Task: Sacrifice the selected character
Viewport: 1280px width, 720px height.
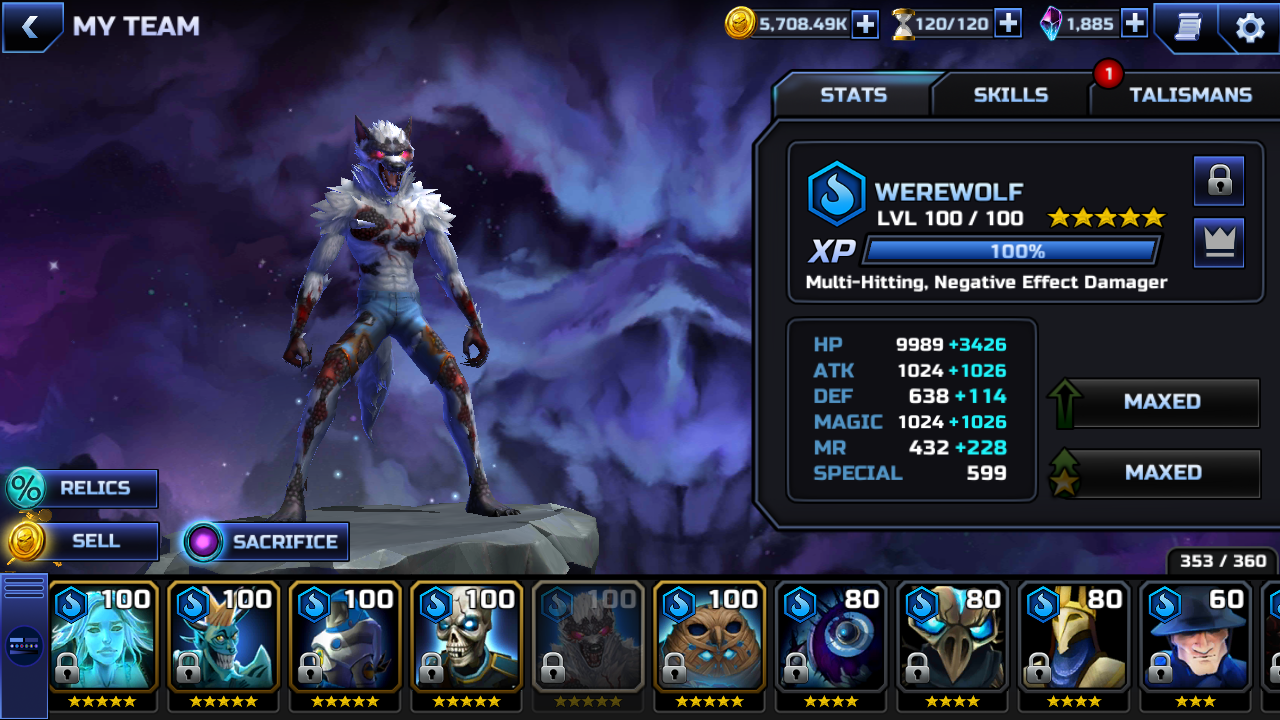Action: (266, 542)
